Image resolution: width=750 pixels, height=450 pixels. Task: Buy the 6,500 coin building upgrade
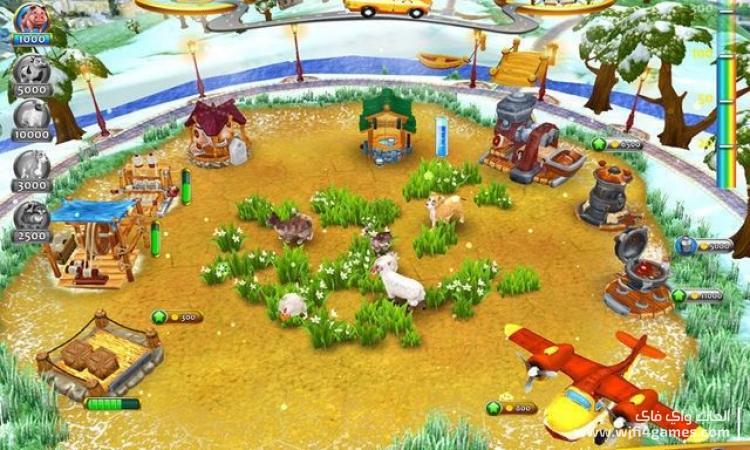tap(617, 144)
